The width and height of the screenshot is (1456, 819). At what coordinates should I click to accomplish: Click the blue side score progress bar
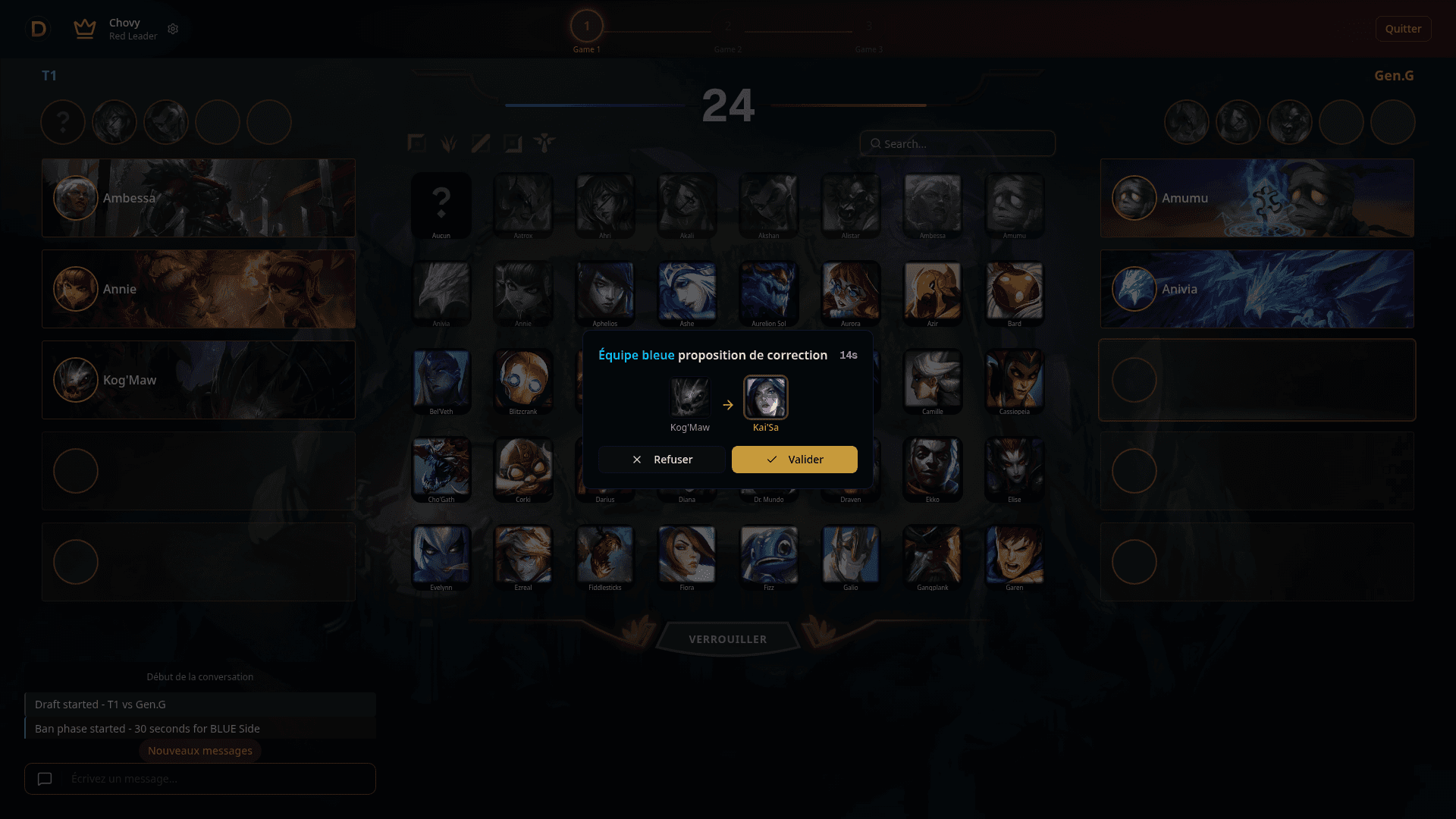click(x=595, y=105)
